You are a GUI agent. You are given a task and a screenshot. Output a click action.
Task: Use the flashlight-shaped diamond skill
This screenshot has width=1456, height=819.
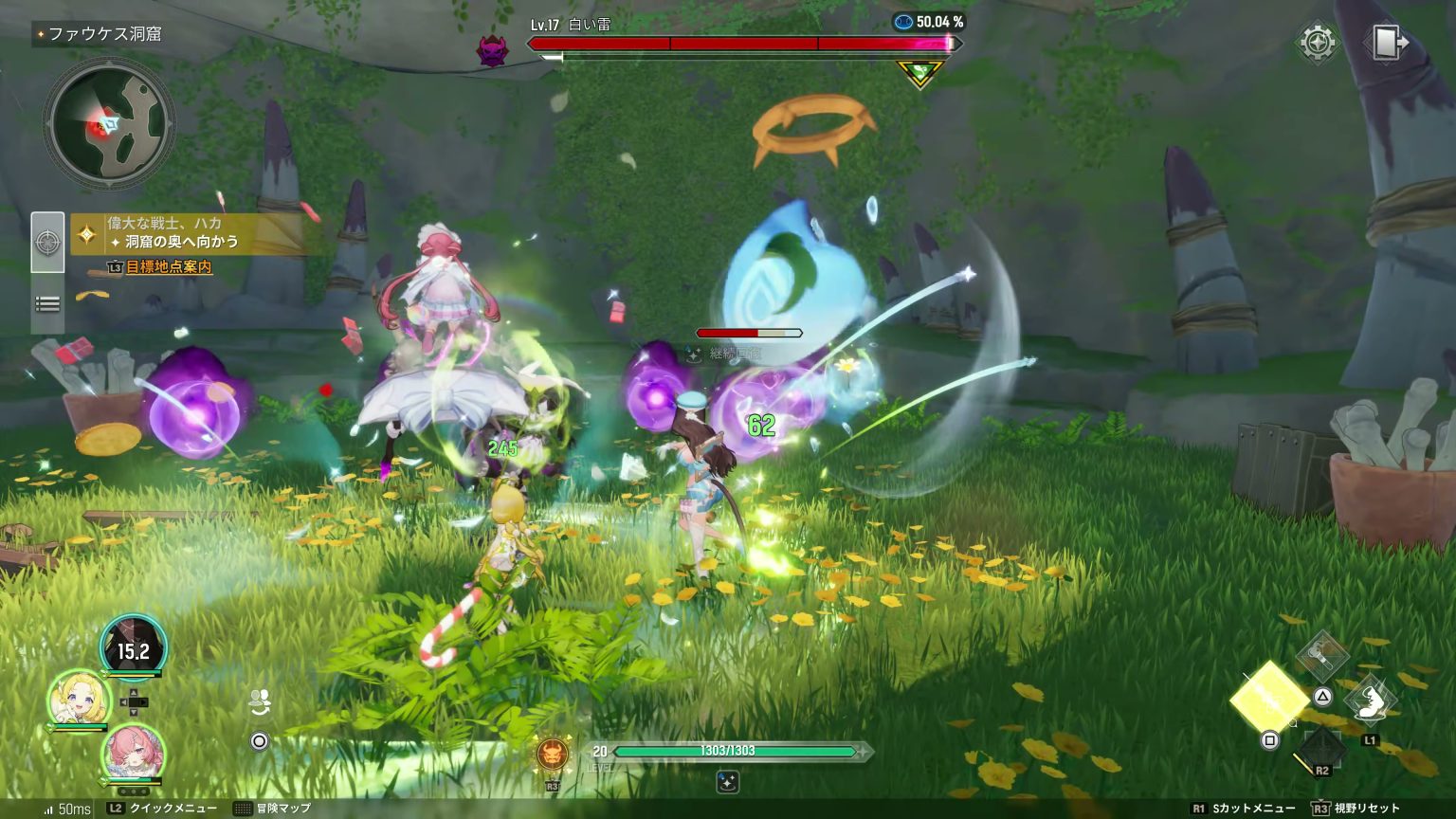[1322, 654]
